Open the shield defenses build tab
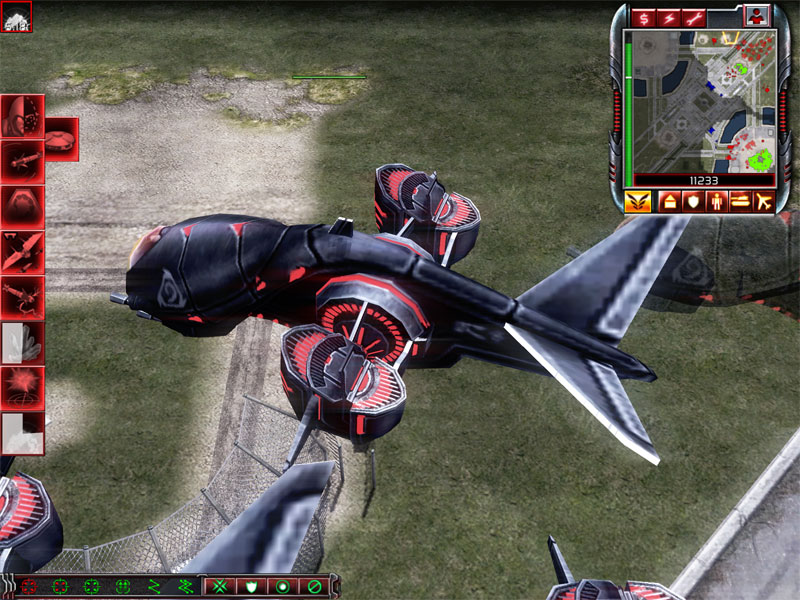Viewport: 800px width, 600px height. 694,202
